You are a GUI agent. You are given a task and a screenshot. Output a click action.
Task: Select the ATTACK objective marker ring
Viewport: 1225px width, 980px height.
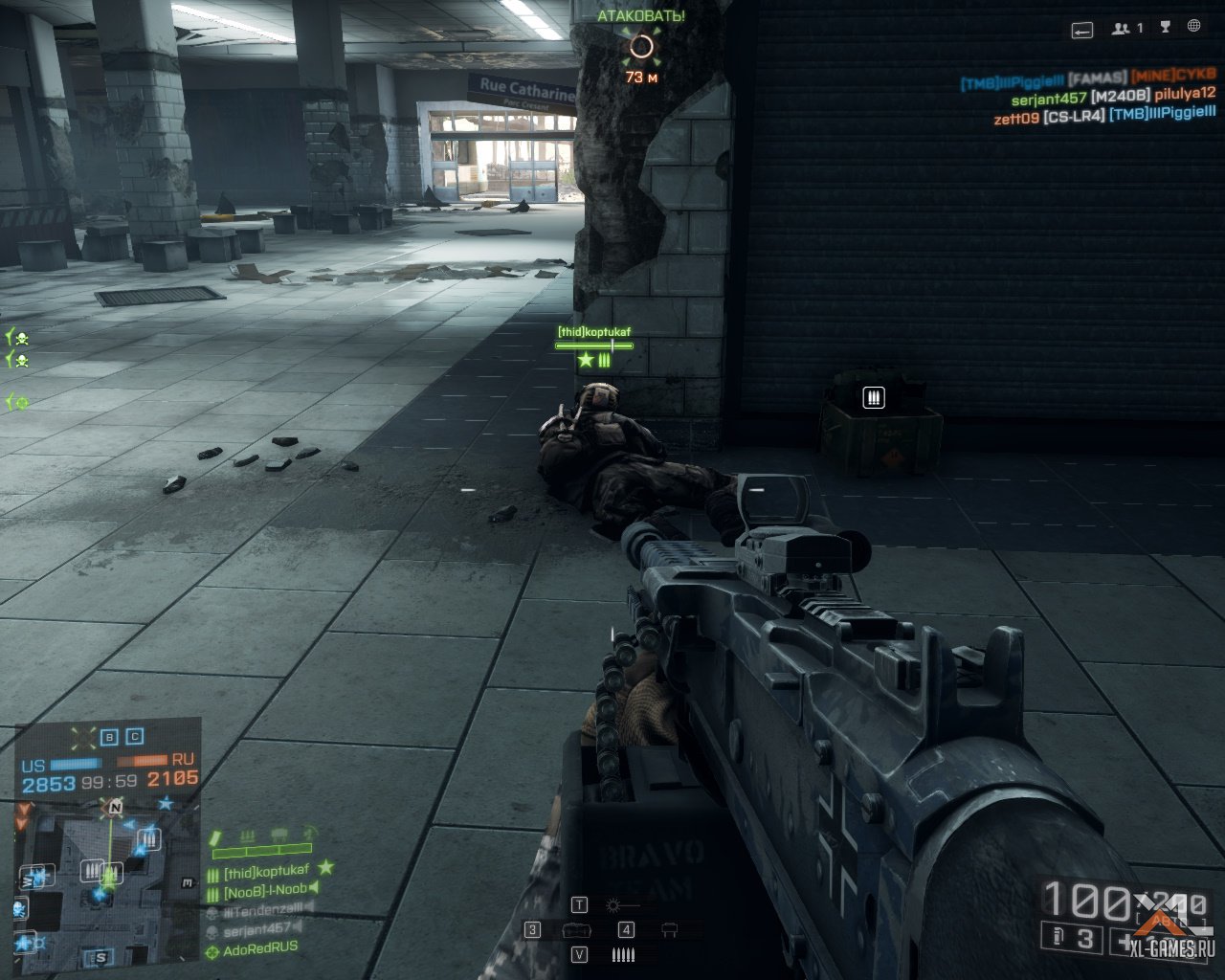[x=641, y=46]
